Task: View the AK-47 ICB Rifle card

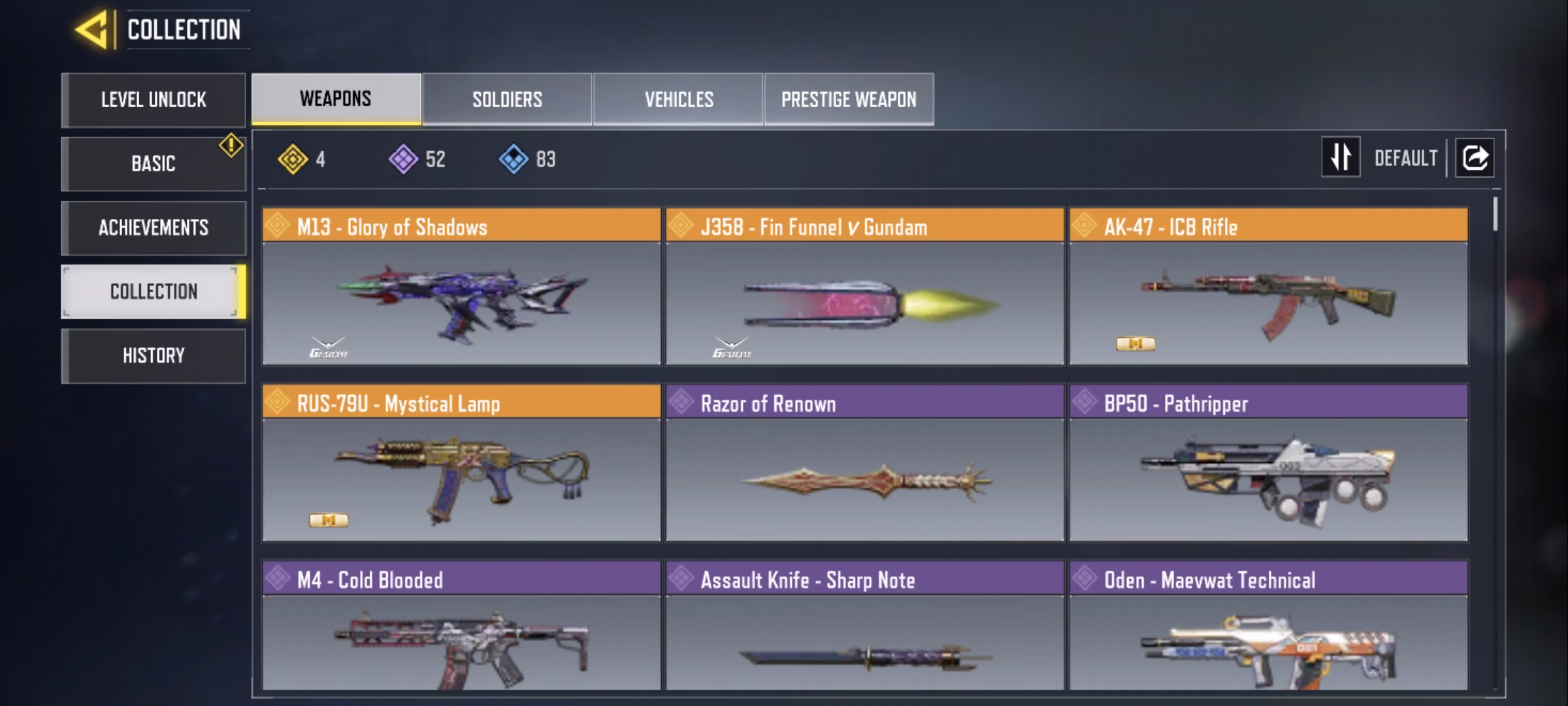Action: (1268, 288)
